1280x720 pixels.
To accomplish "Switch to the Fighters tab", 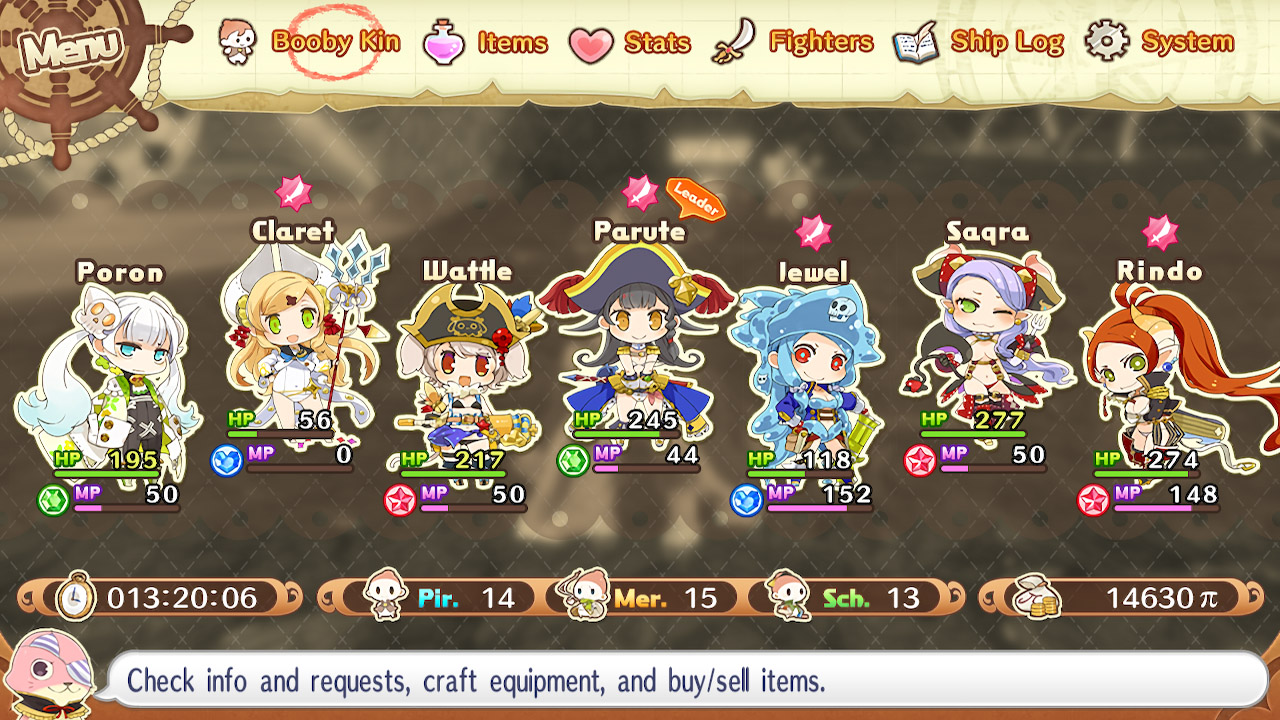I will click(x=820, y=41).
